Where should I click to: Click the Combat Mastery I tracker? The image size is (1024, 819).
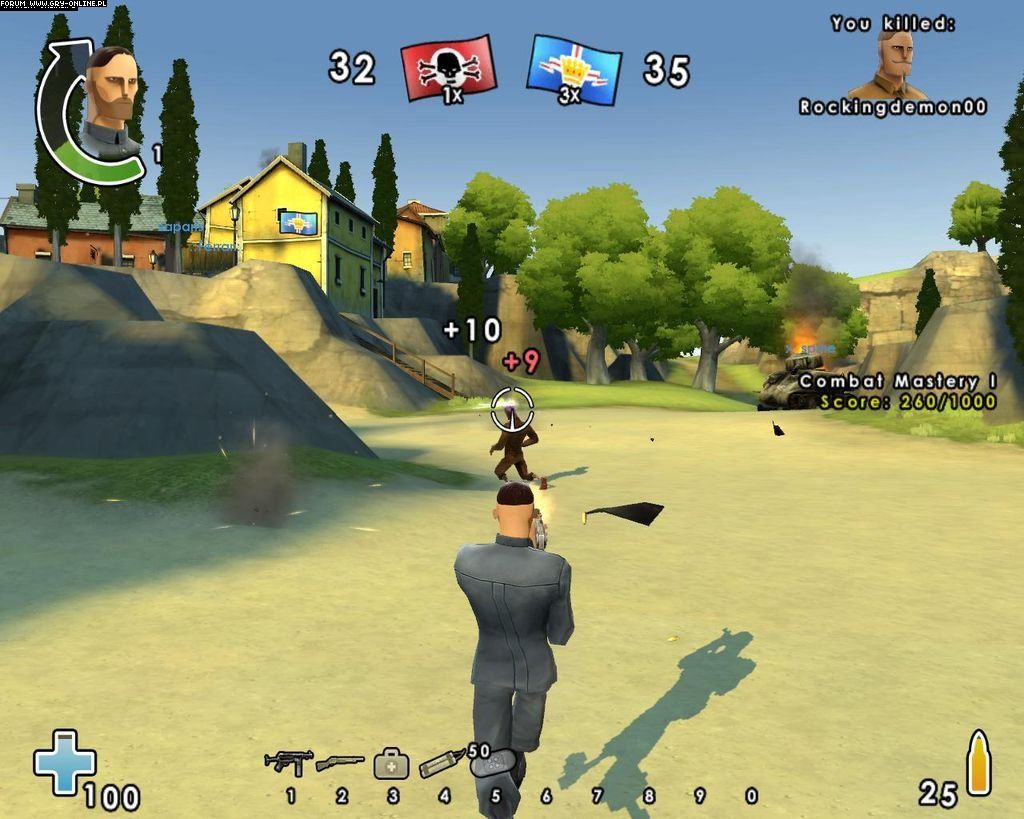point(897,391)
